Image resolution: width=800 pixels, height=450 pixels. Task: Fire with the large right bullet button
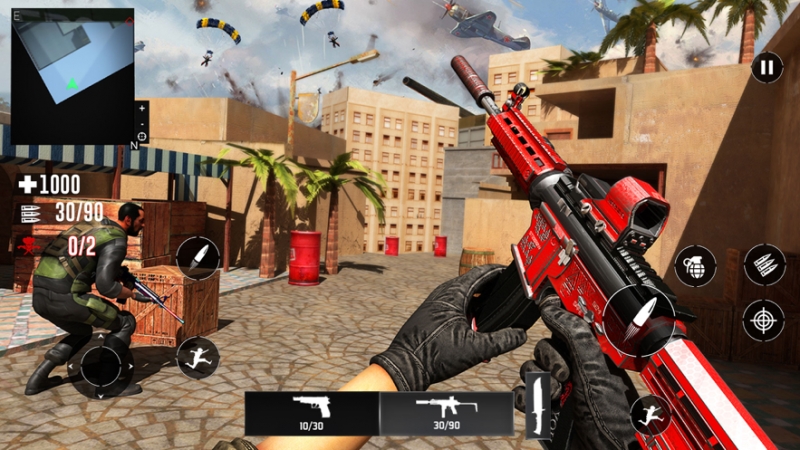pos(639,319)
